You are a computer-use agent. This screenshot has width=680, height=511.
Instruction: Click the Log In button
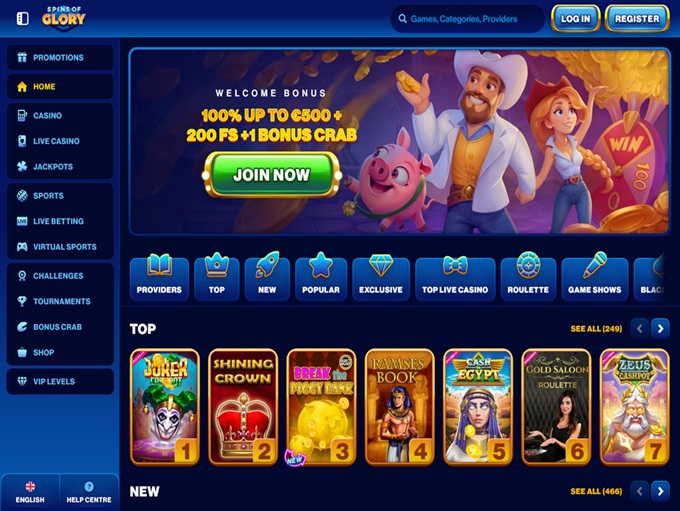[575, 18]
